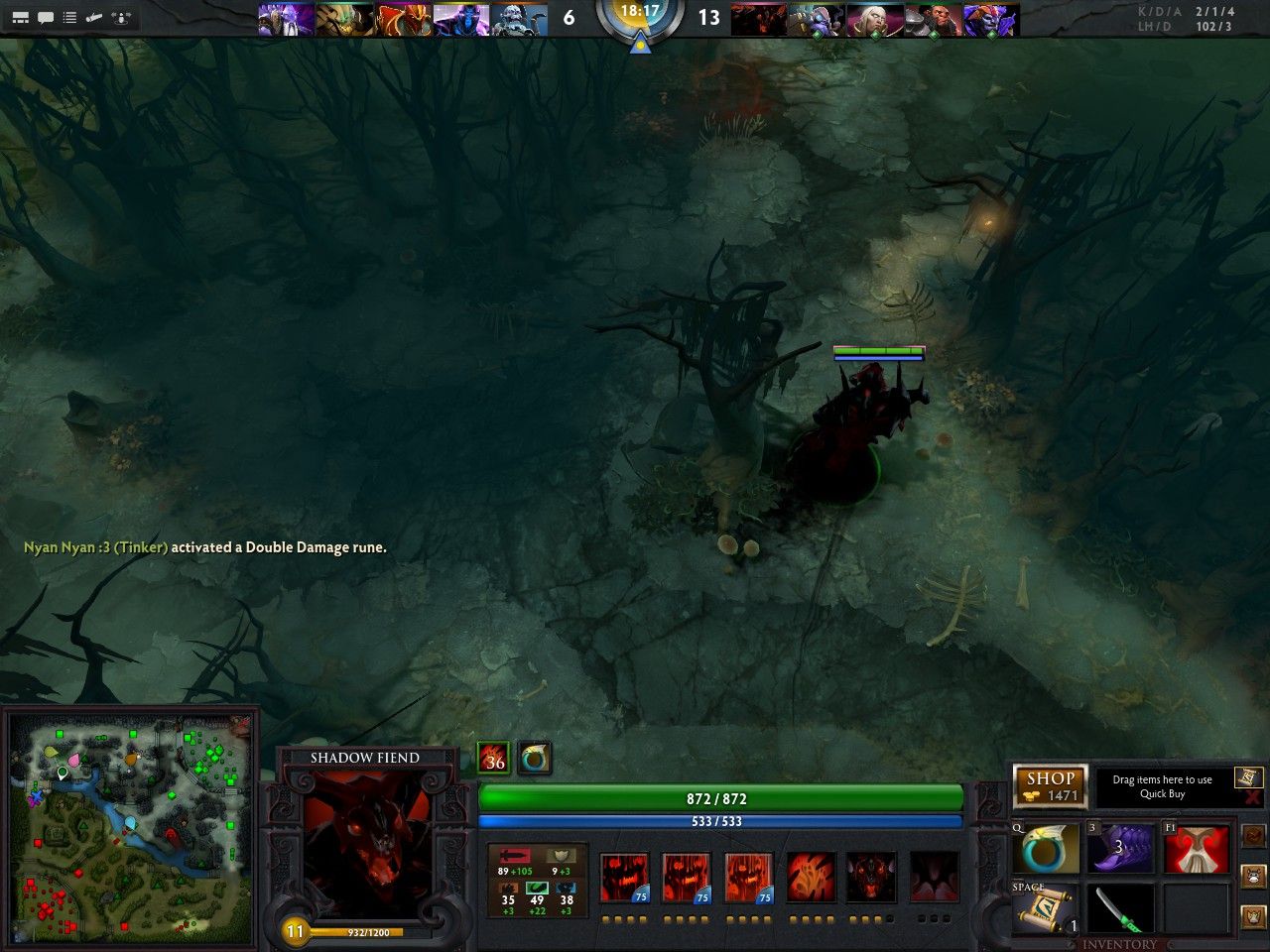Use the Ring of Aquila item slot
The image size is (1270, 952).
[1049, 850]
